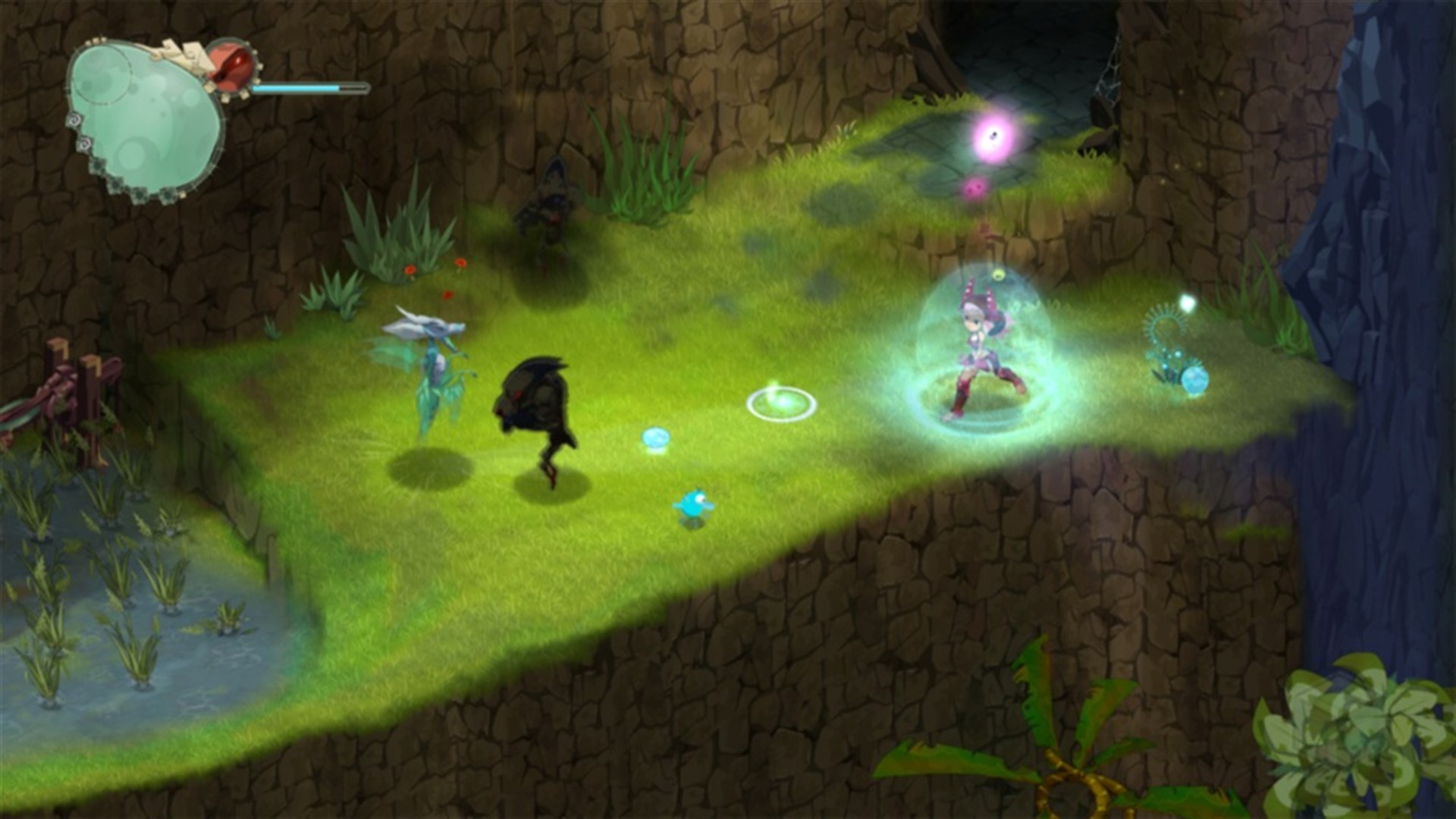Select the lower spiral emblem on the gauge edge

pyautogui.click(x=83, y=144)
